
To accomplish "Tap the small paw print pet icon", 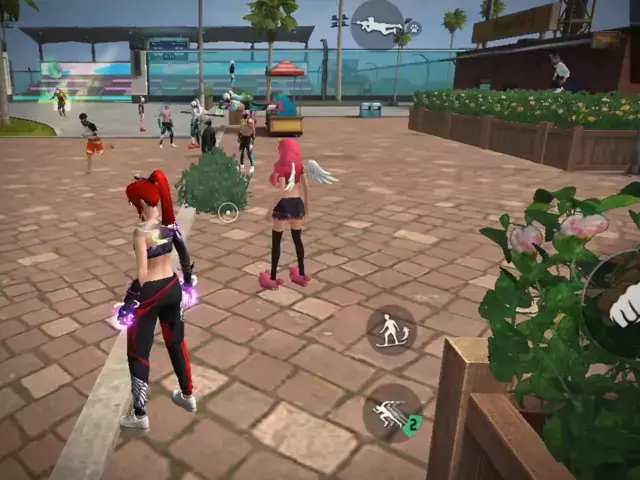I will click(x=412, y=29).
